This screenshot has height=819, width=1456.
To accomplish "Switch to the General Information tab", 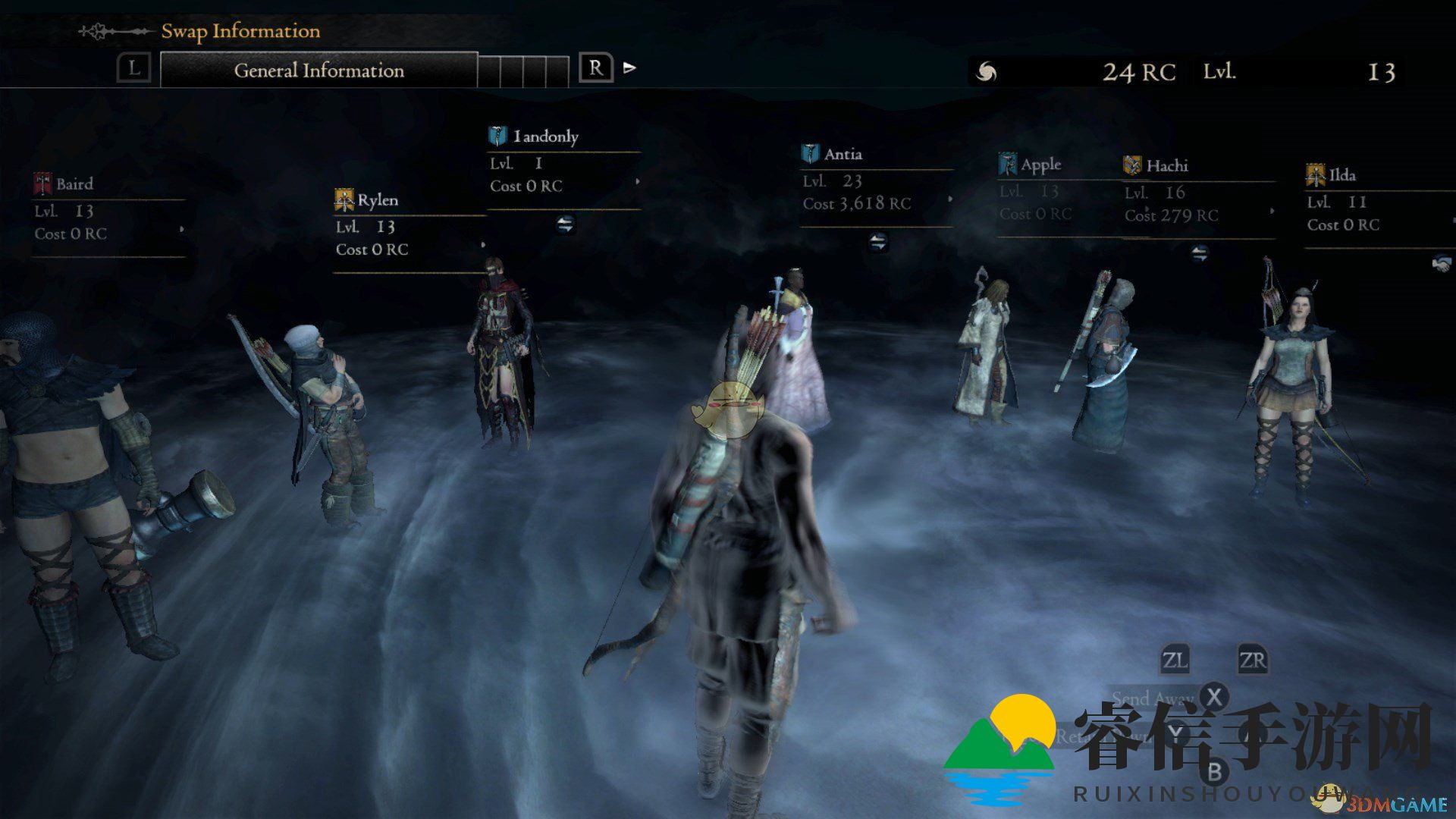I will pos(318,71).
